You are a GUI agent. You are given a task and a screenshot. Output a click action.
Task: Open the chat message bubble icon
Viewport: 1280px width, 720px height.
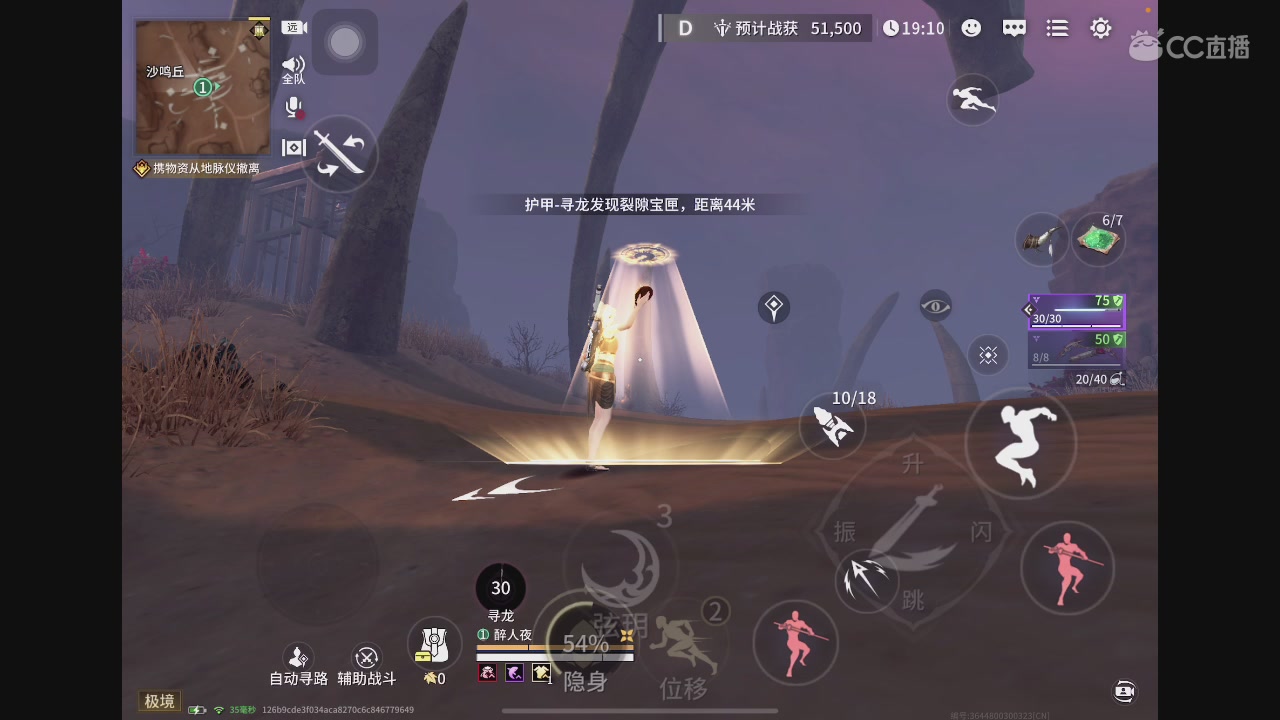1014,28
